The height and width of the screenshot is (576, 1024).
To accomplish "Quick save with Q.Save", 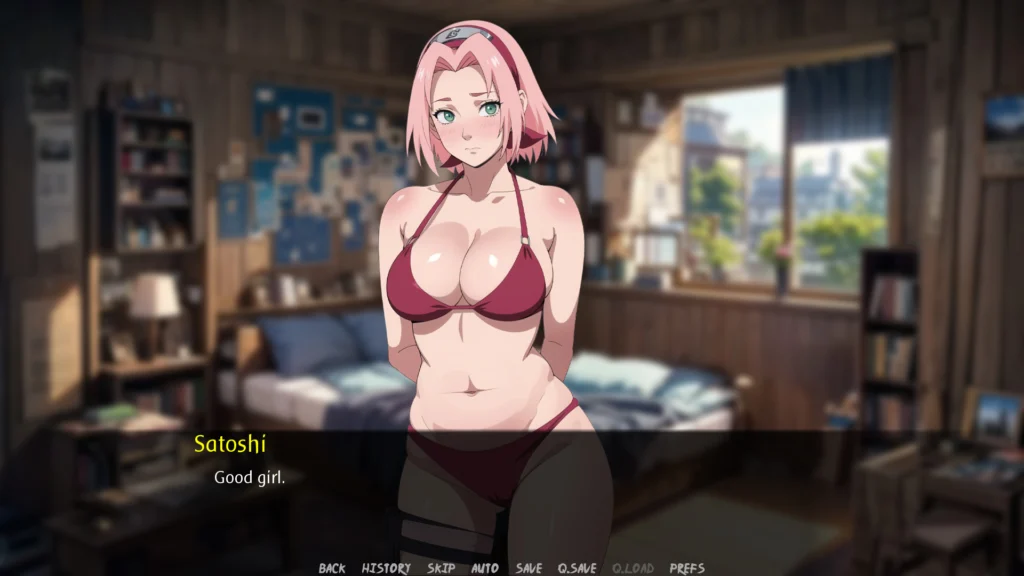I will [577, 568].
